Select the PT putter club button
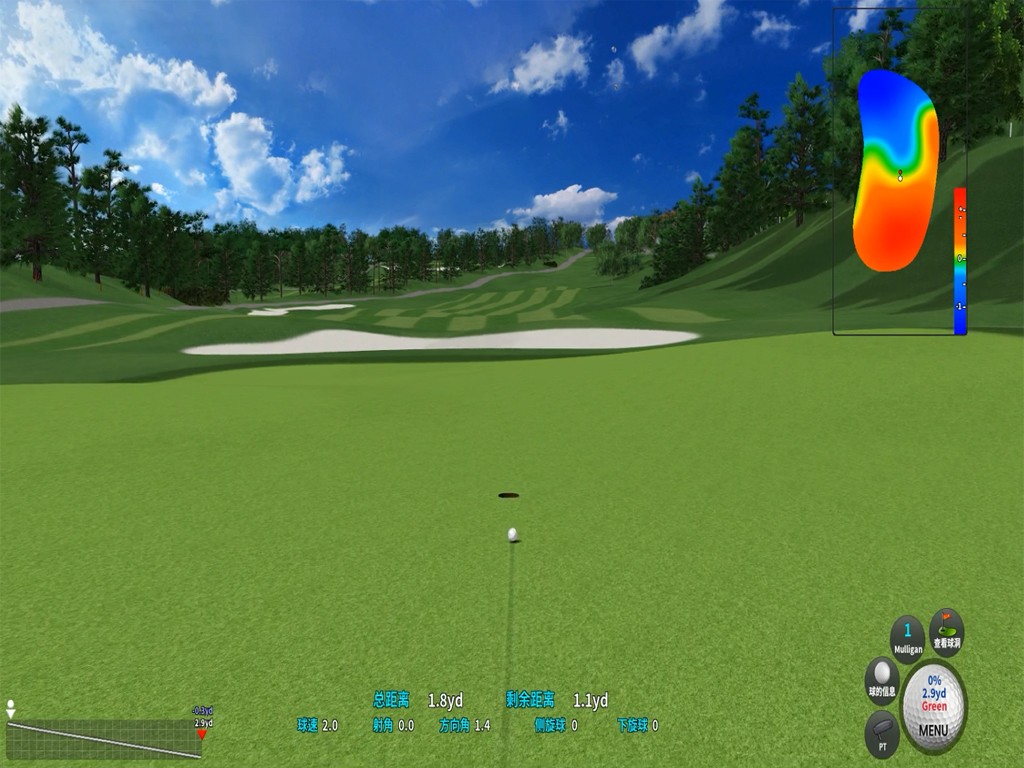 881,733
